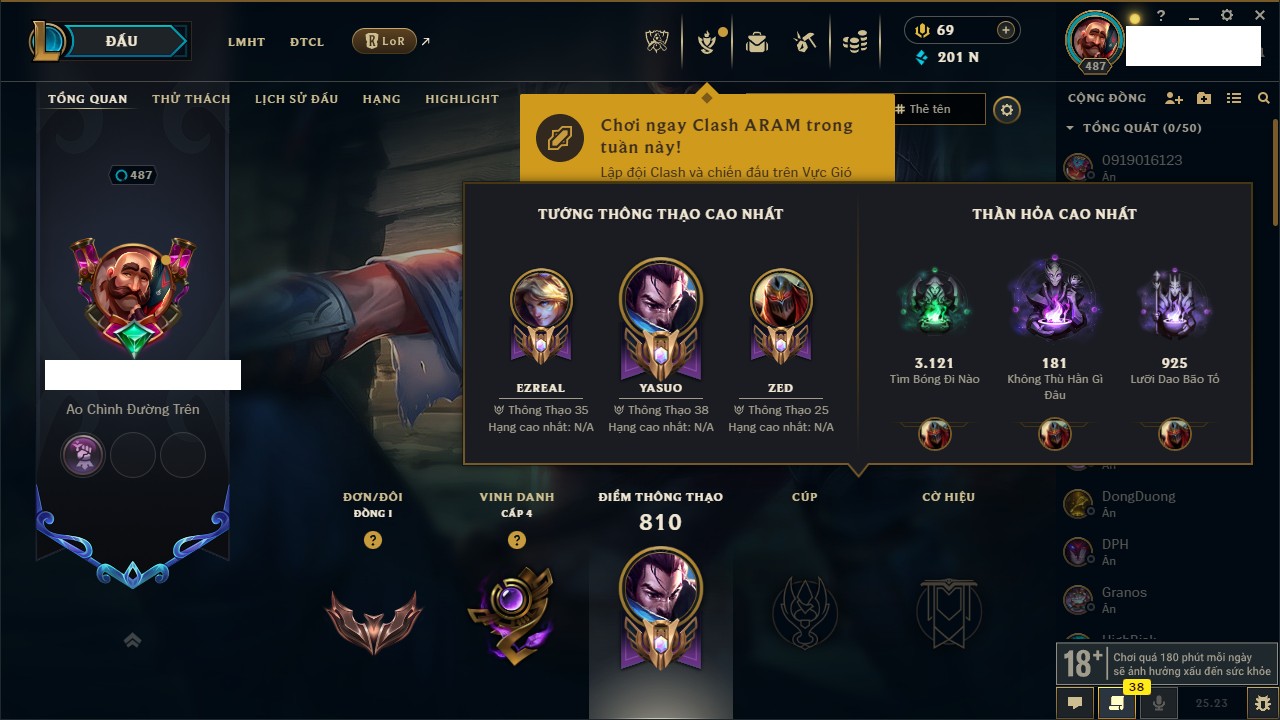Open the LMHT section
The width and height of the screenshot is (1280, 720).
[x=246, y=42]
